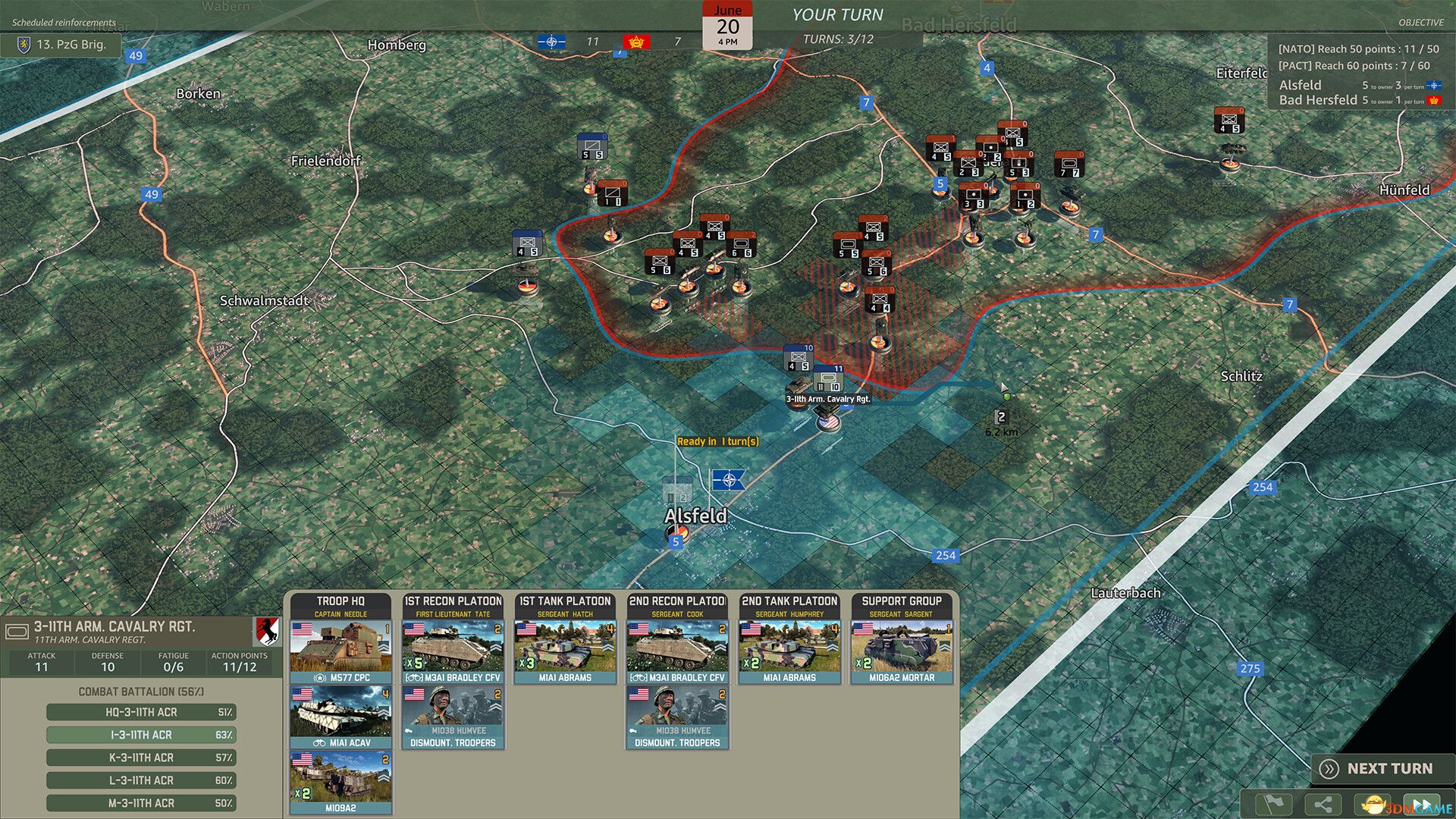The width and height of the screenshot is (1456, 819).
Task: Open the 2nd Recon Platoon card header
Action: [x=677, y=601]
